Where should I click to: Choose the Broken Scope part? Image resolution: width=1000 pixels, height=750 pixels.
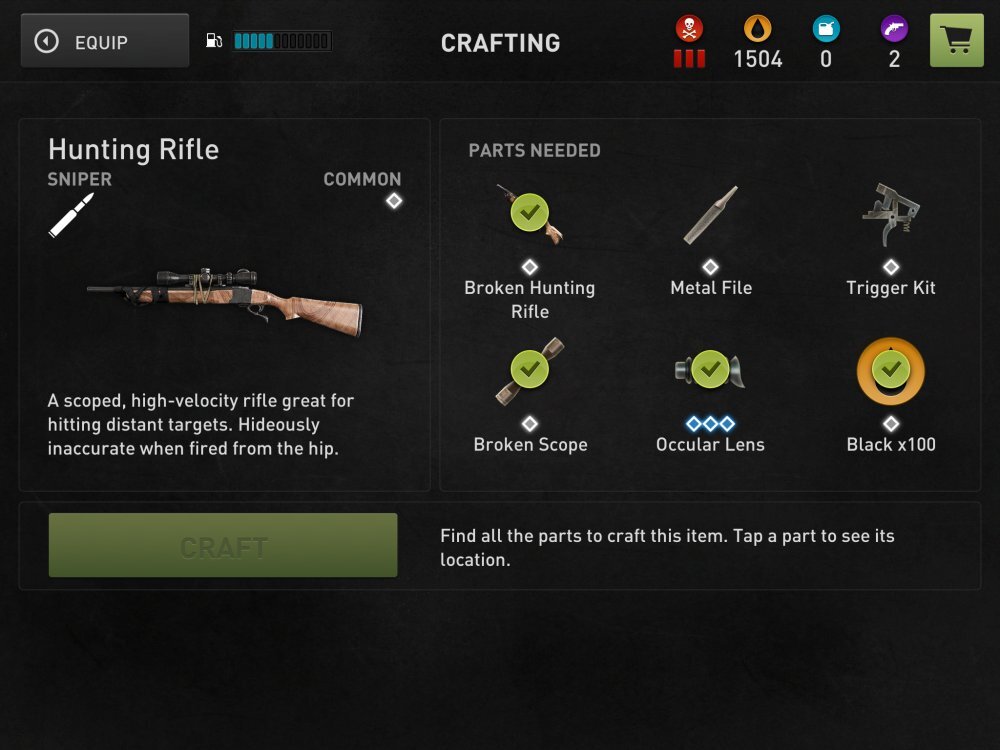[x=529, y=371]
